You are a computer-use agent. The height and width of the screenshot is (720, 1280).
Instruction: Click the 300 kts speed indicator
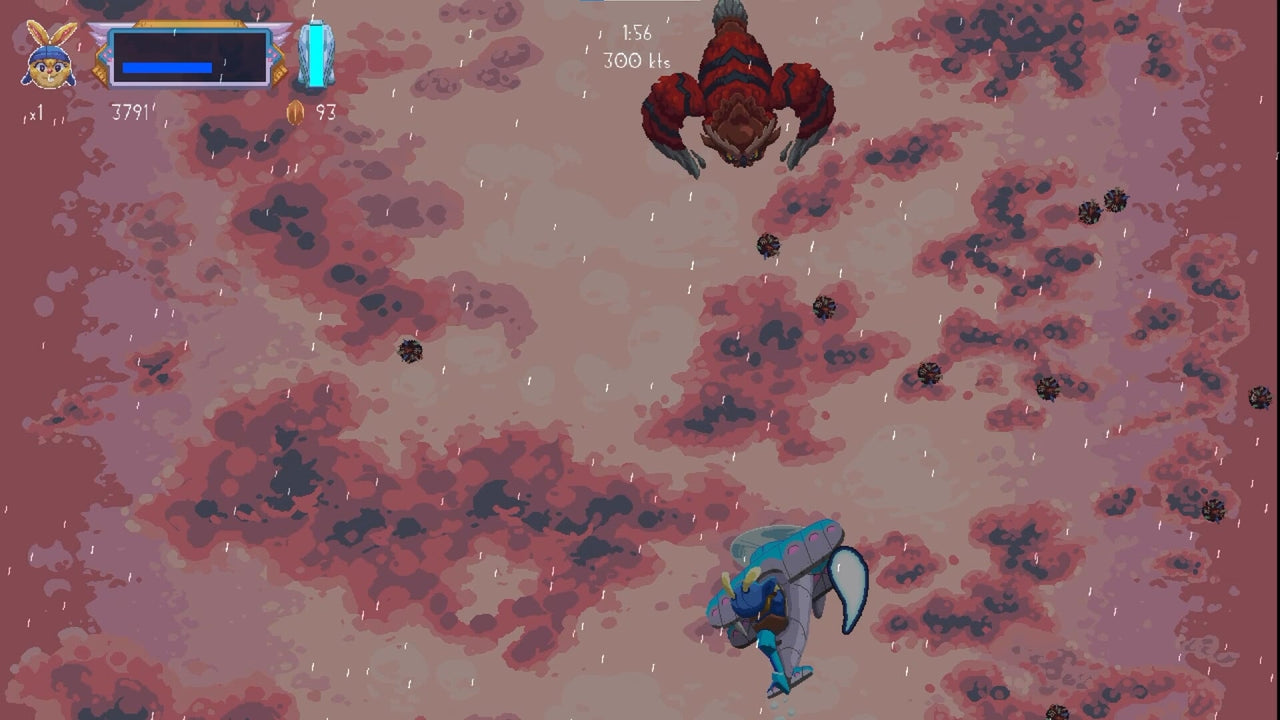pyautogui.click(x=638, y=59)
